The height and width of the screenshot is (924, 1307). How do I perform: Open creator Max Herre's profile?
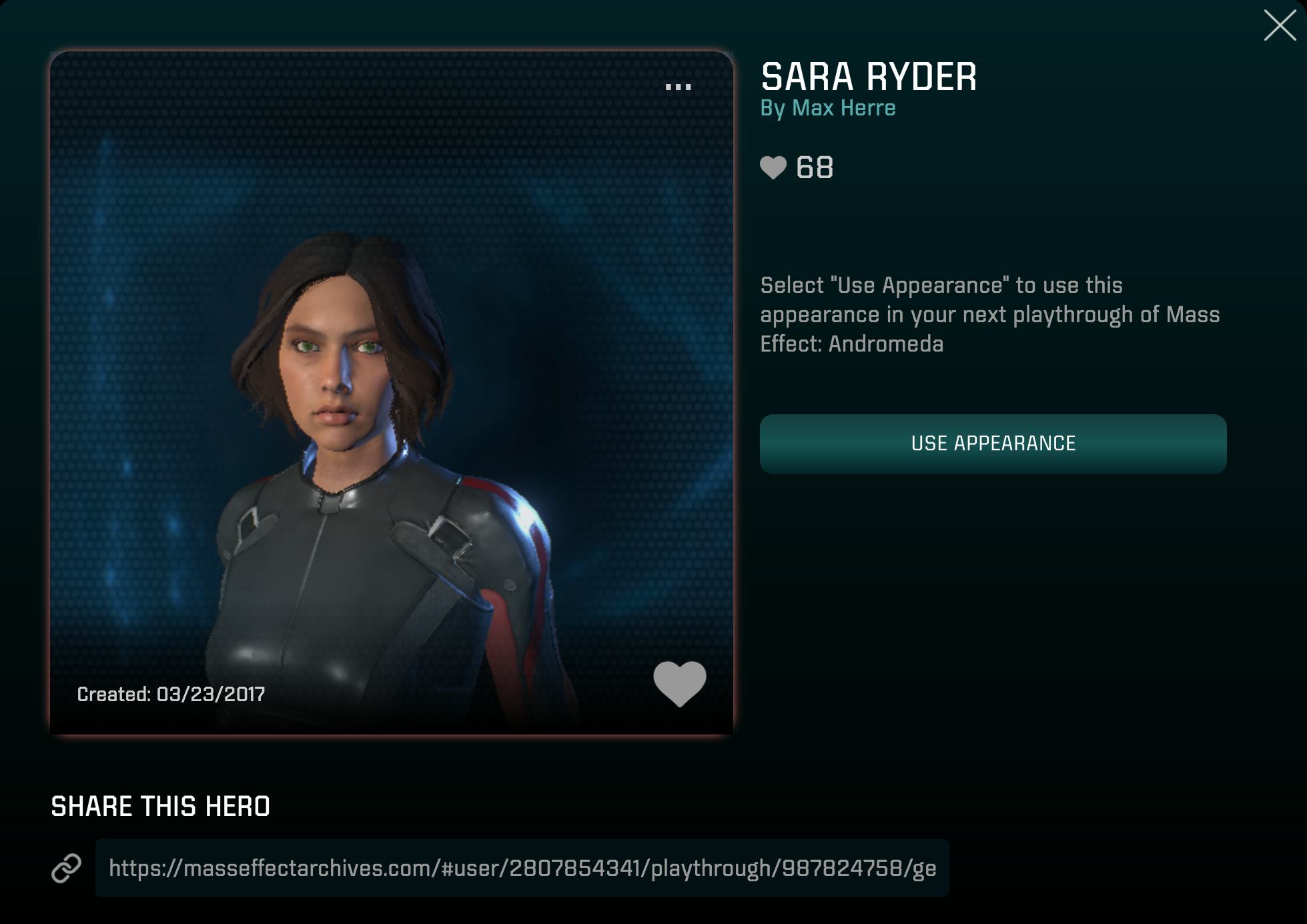(843, 108)
